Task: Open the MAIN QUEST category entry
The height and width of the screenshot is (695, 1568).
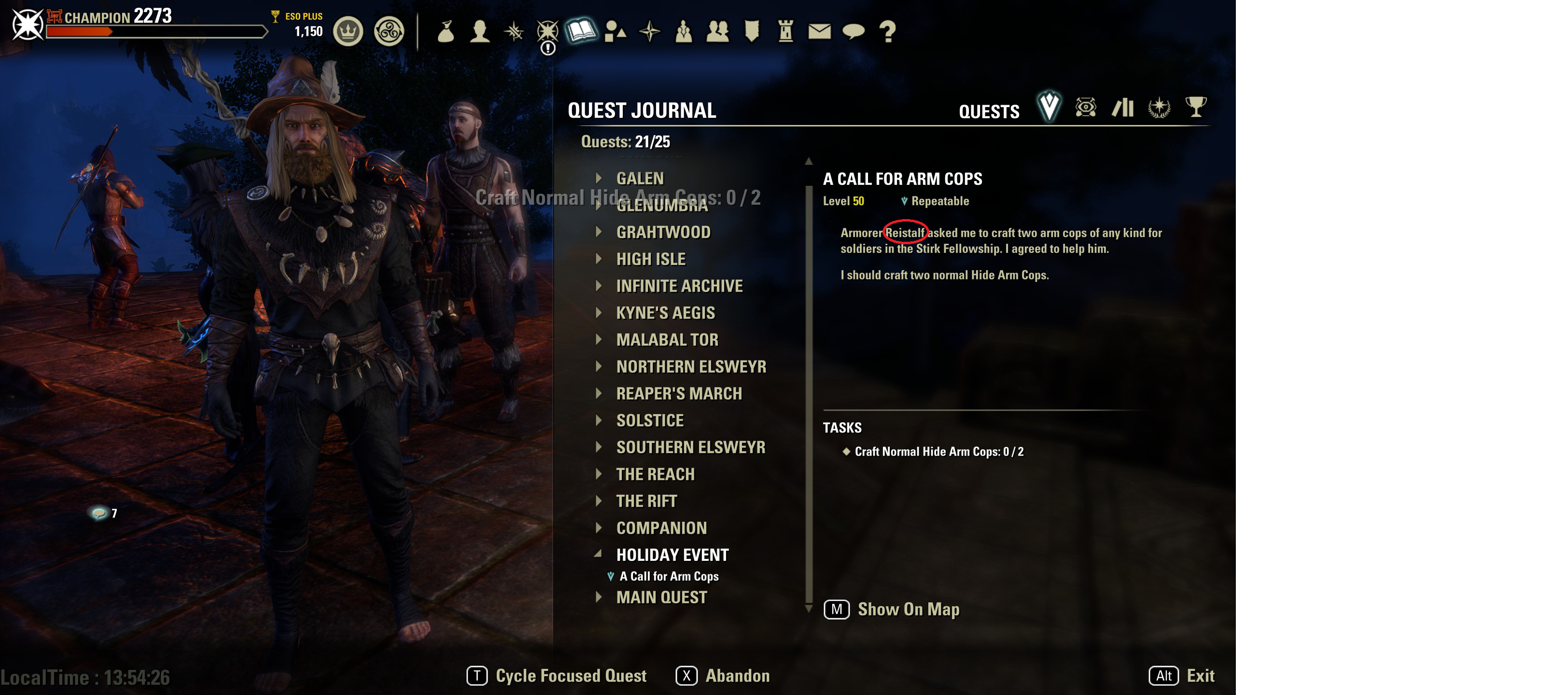Action: tap(661, 597)
